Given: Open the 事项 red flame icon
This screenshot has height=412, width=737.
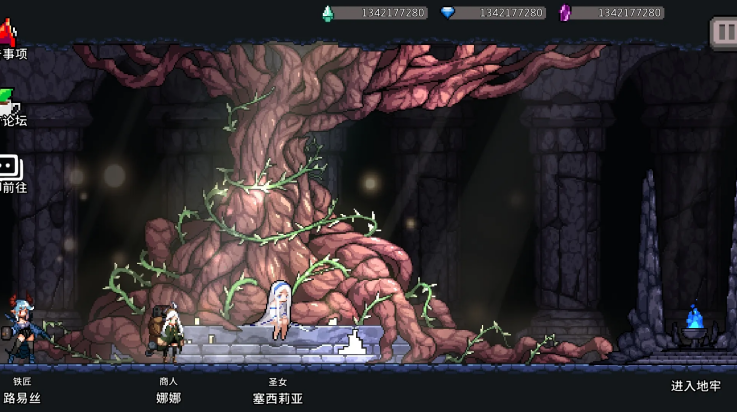Looking at the screenshot, I should point(8,32).
